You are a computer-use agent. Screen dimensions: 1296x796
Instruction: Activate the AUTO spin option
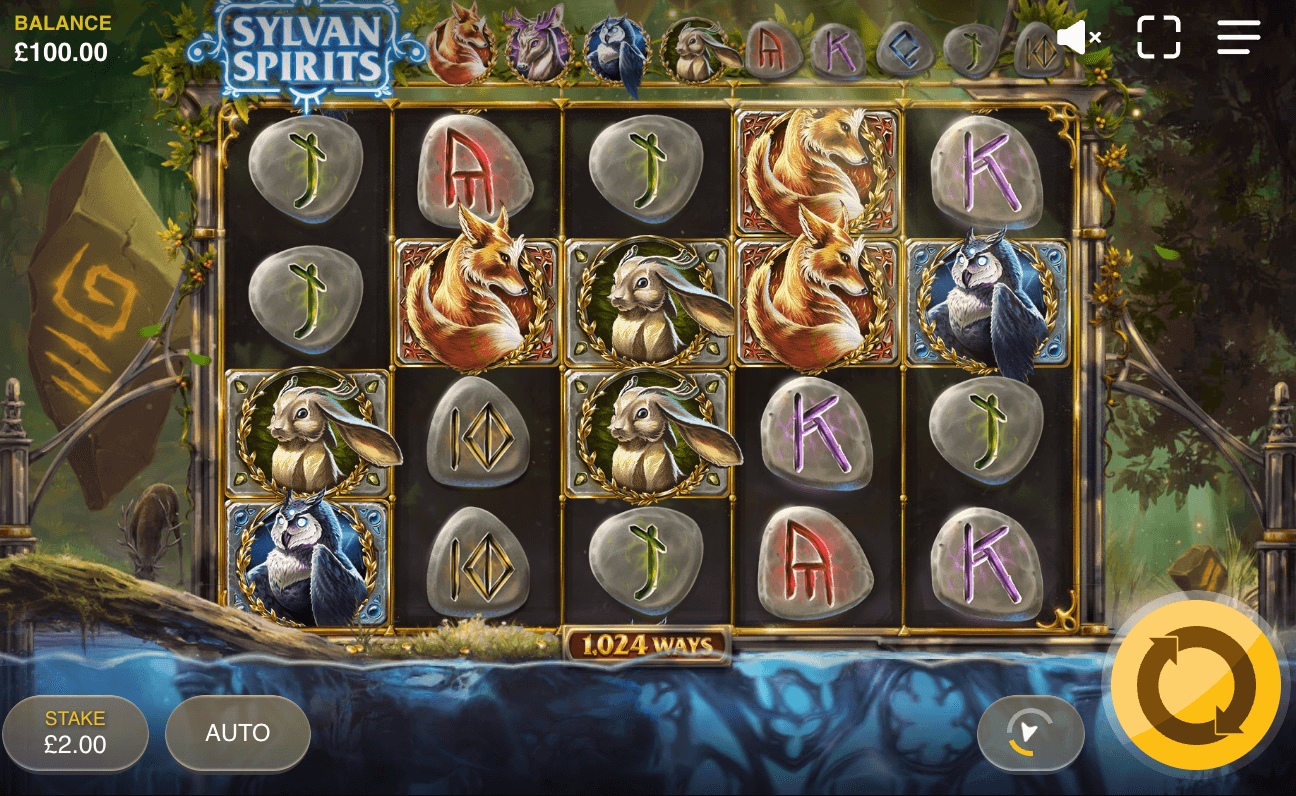point(238,733)
